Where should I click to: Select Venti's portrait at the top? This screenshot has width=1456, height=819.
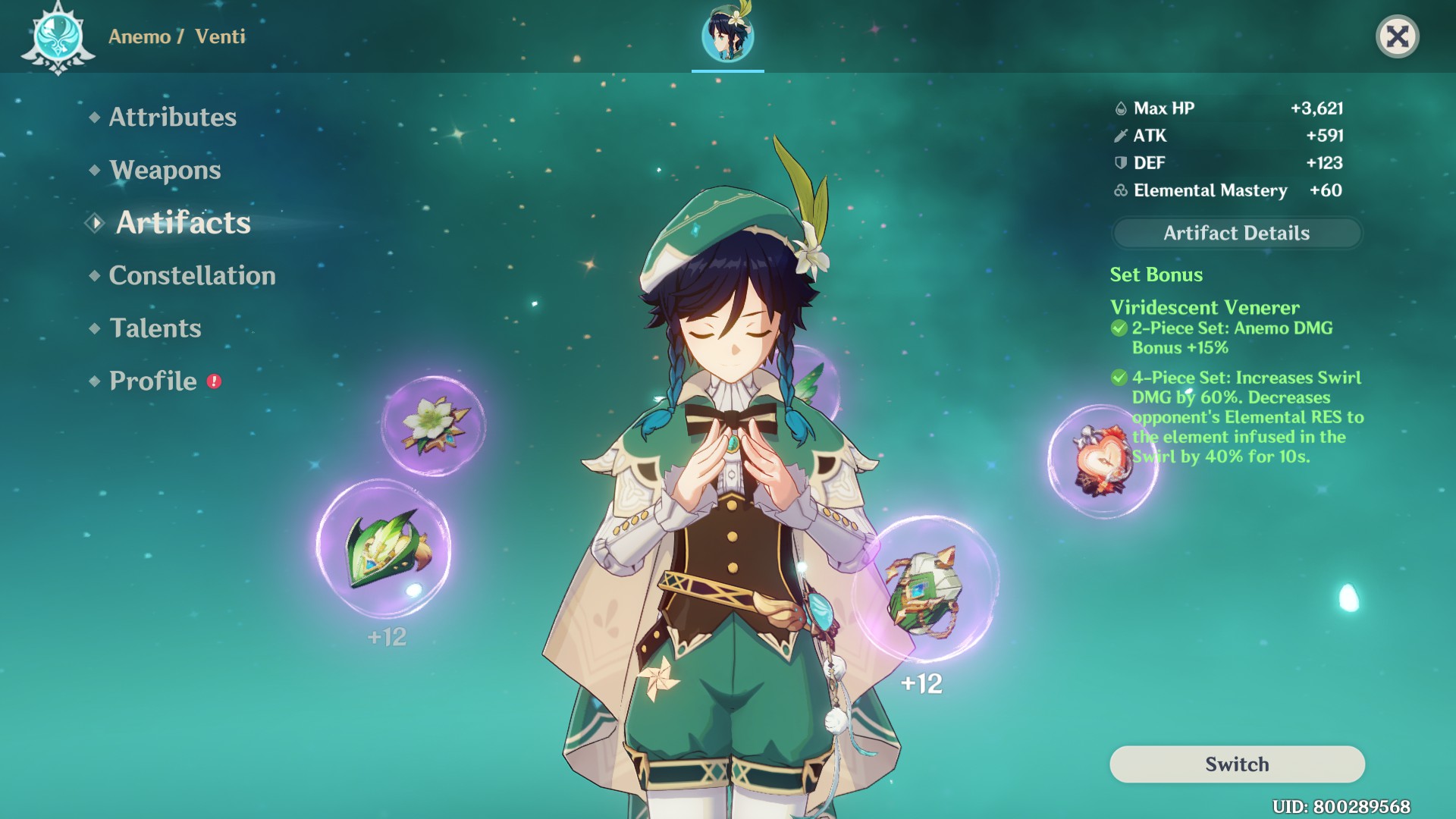727,36
